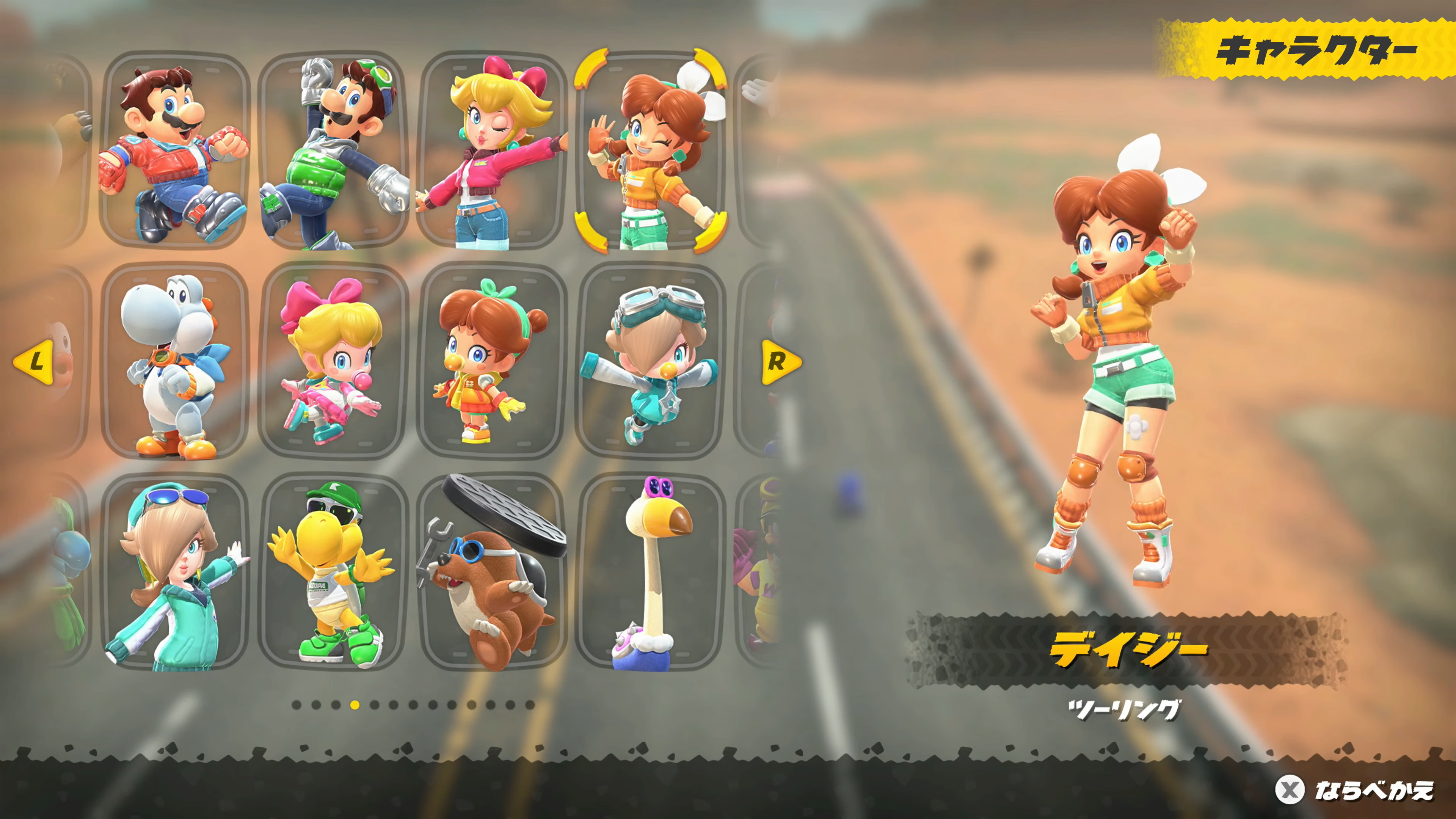Choose the white Yoshi character tile

pyautogui.click(x=174, y=362)
